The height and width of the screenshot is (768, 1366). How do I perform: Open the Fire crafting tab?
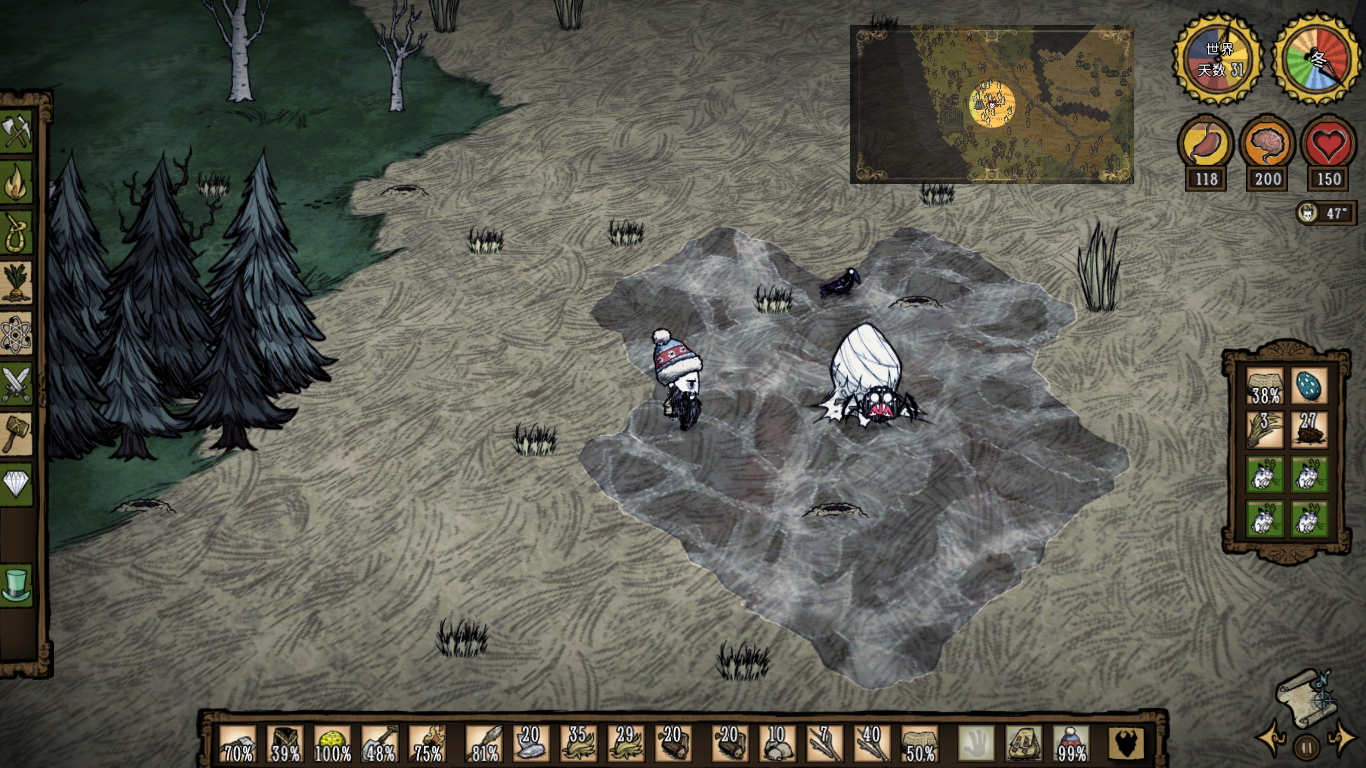pos(17,182)
